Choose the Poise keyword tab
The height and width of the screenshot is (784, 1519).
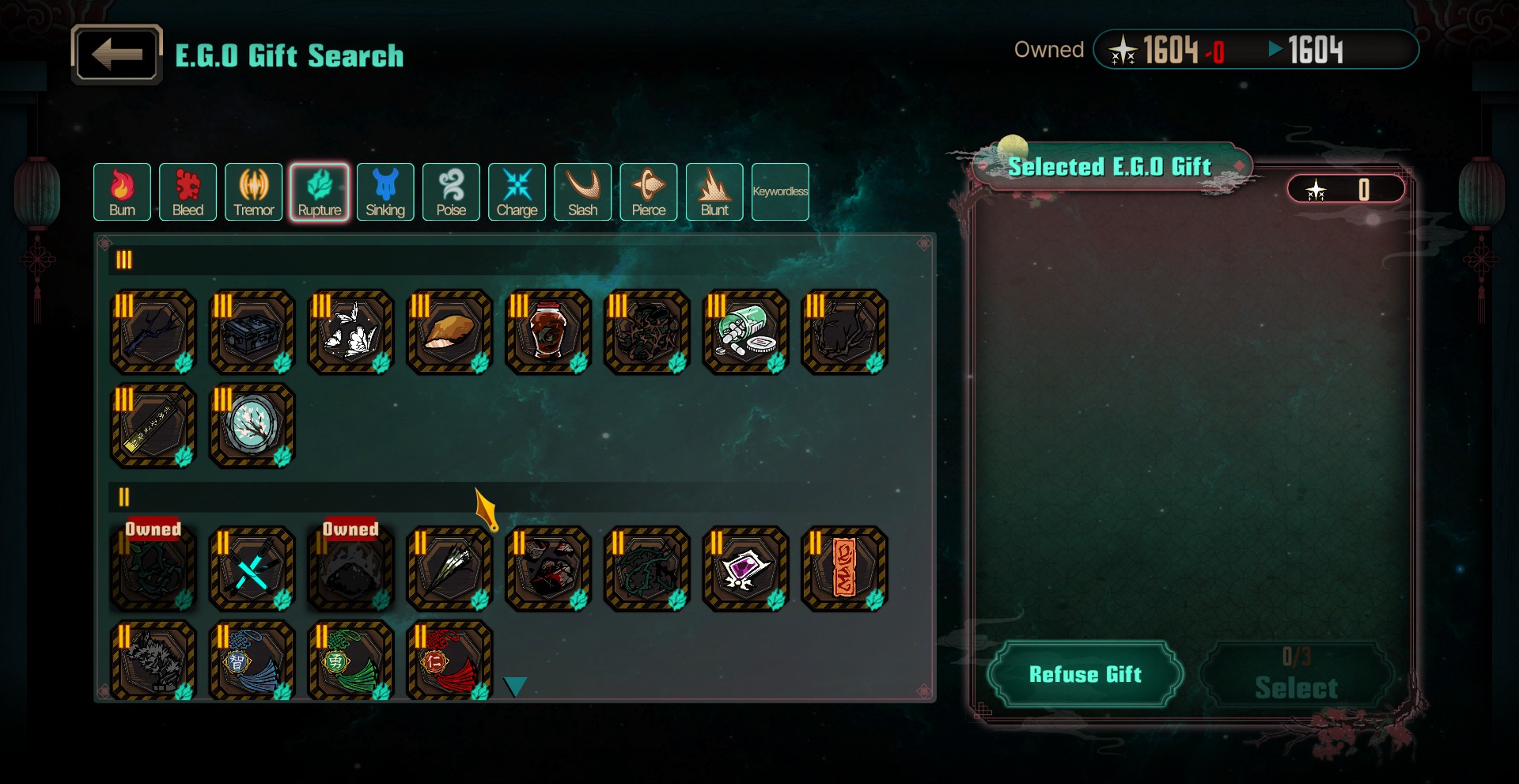[451, 191]
